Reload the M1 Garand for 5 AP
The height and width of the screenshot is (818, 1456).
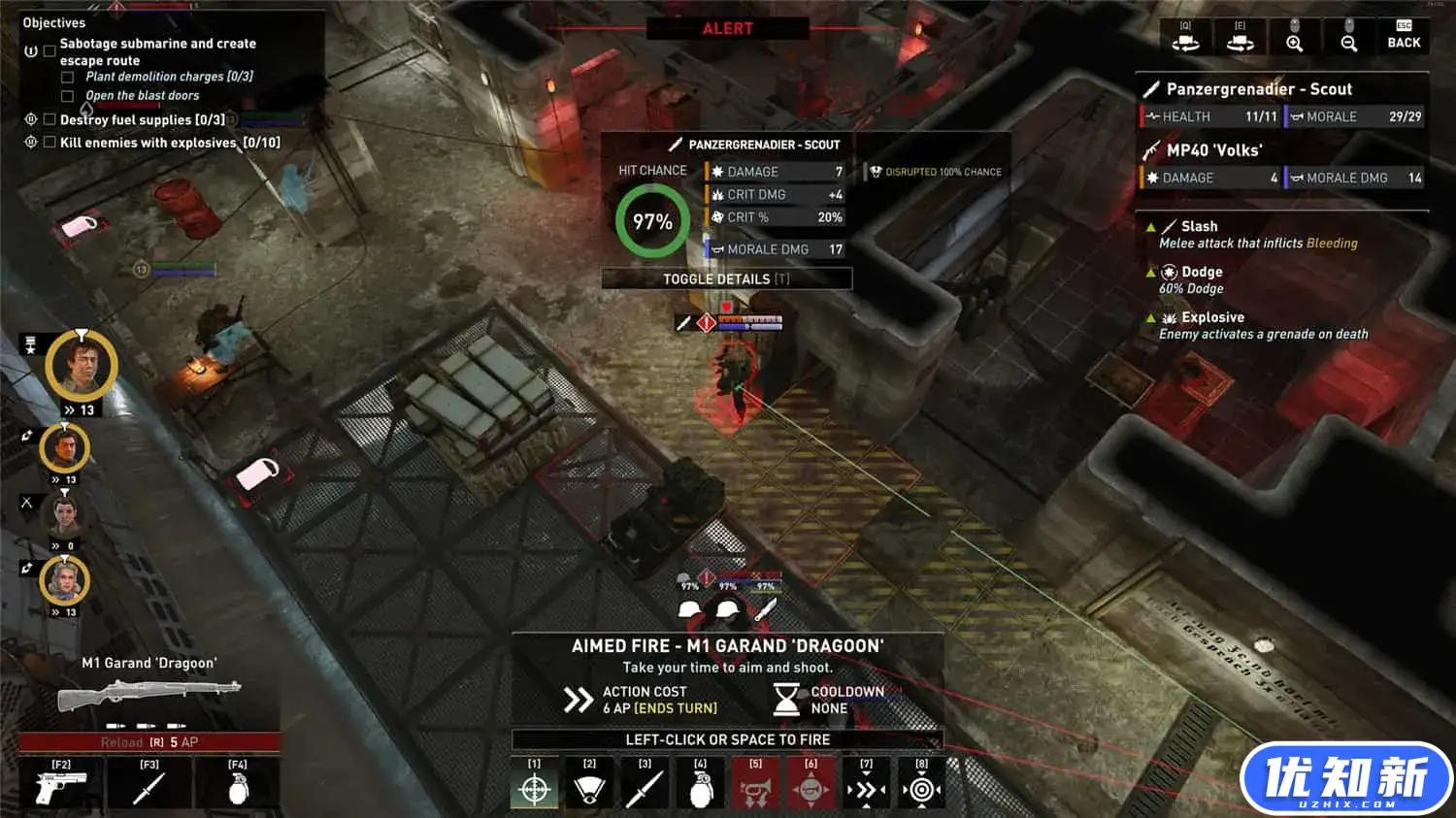149,742
